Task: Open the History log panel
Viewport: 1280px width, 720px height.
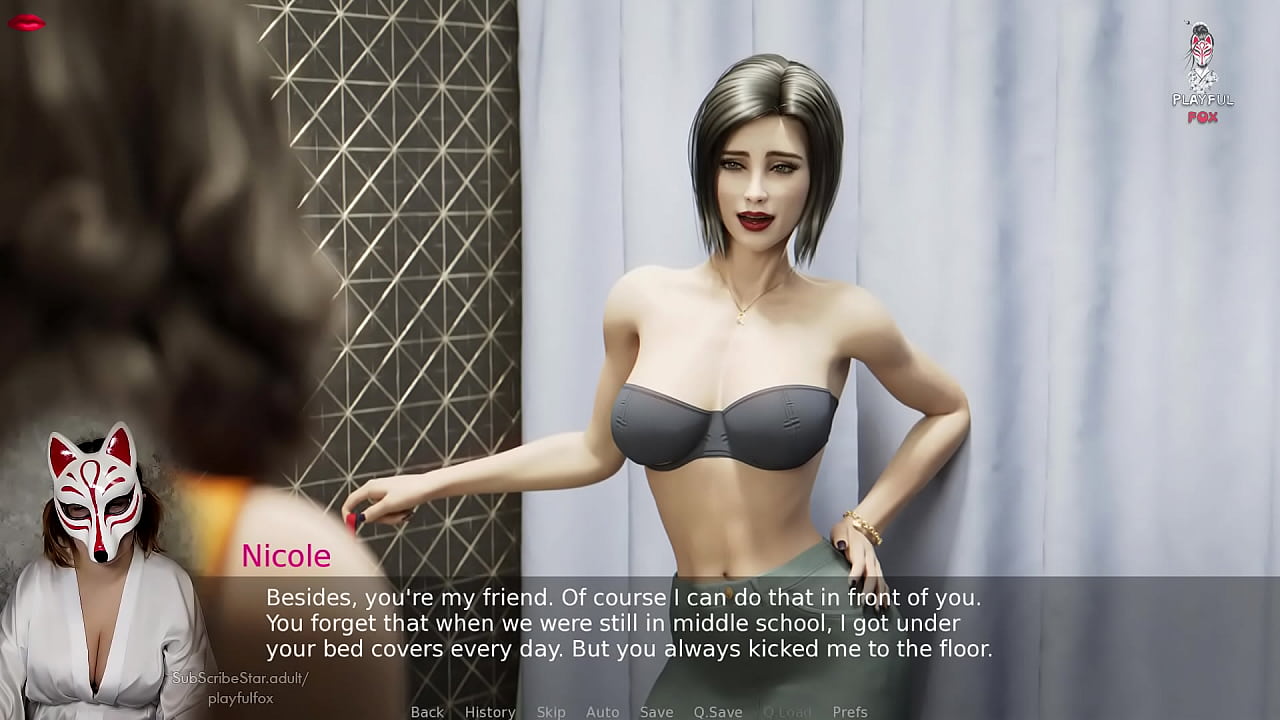Action: click(489, 712)
